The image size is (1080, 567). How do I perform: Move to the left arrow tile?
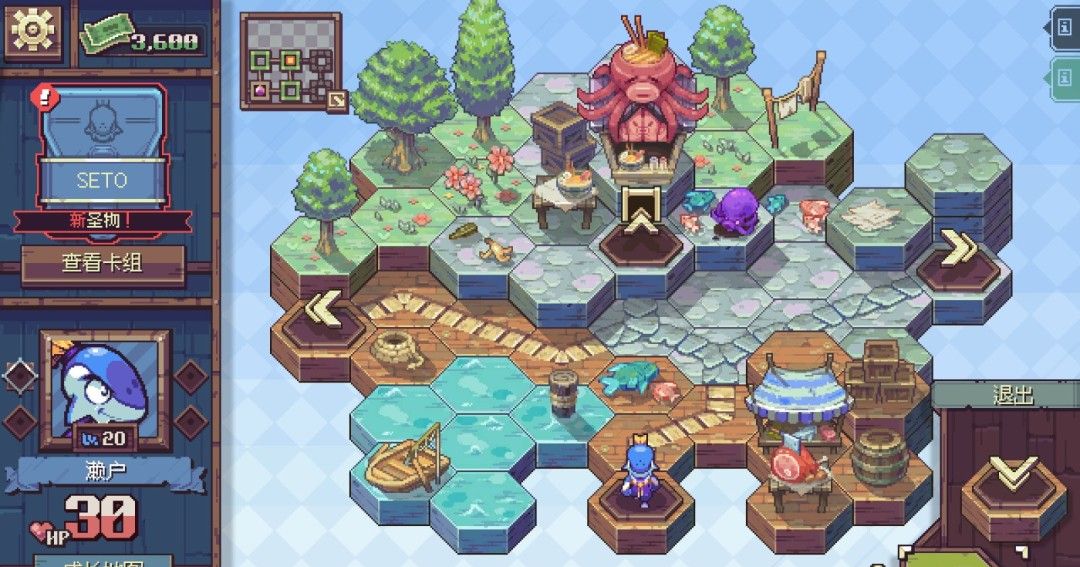click(x=321, y=311)
